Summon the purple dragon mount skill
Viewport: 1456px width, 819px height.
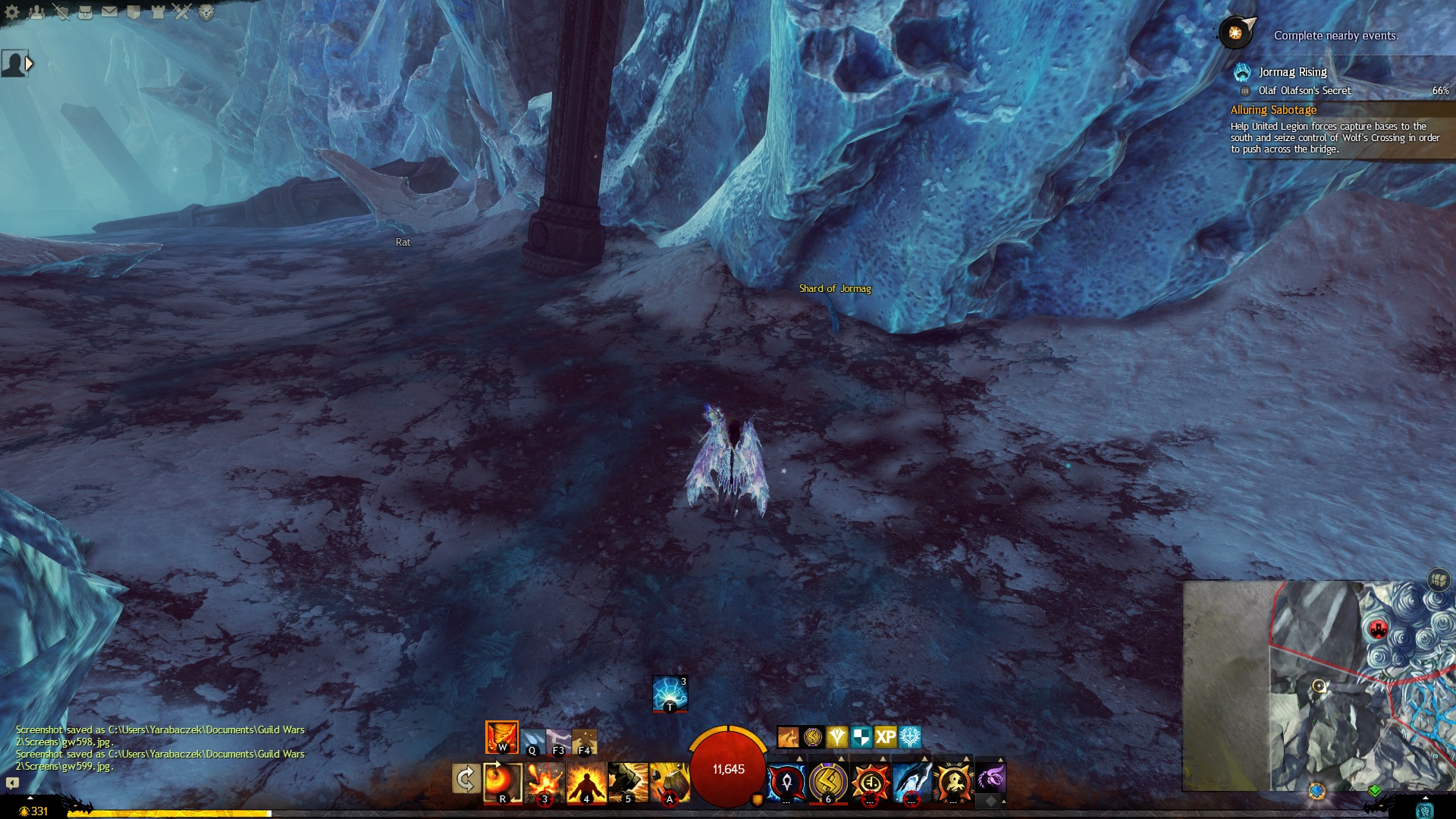click(990, 778)
